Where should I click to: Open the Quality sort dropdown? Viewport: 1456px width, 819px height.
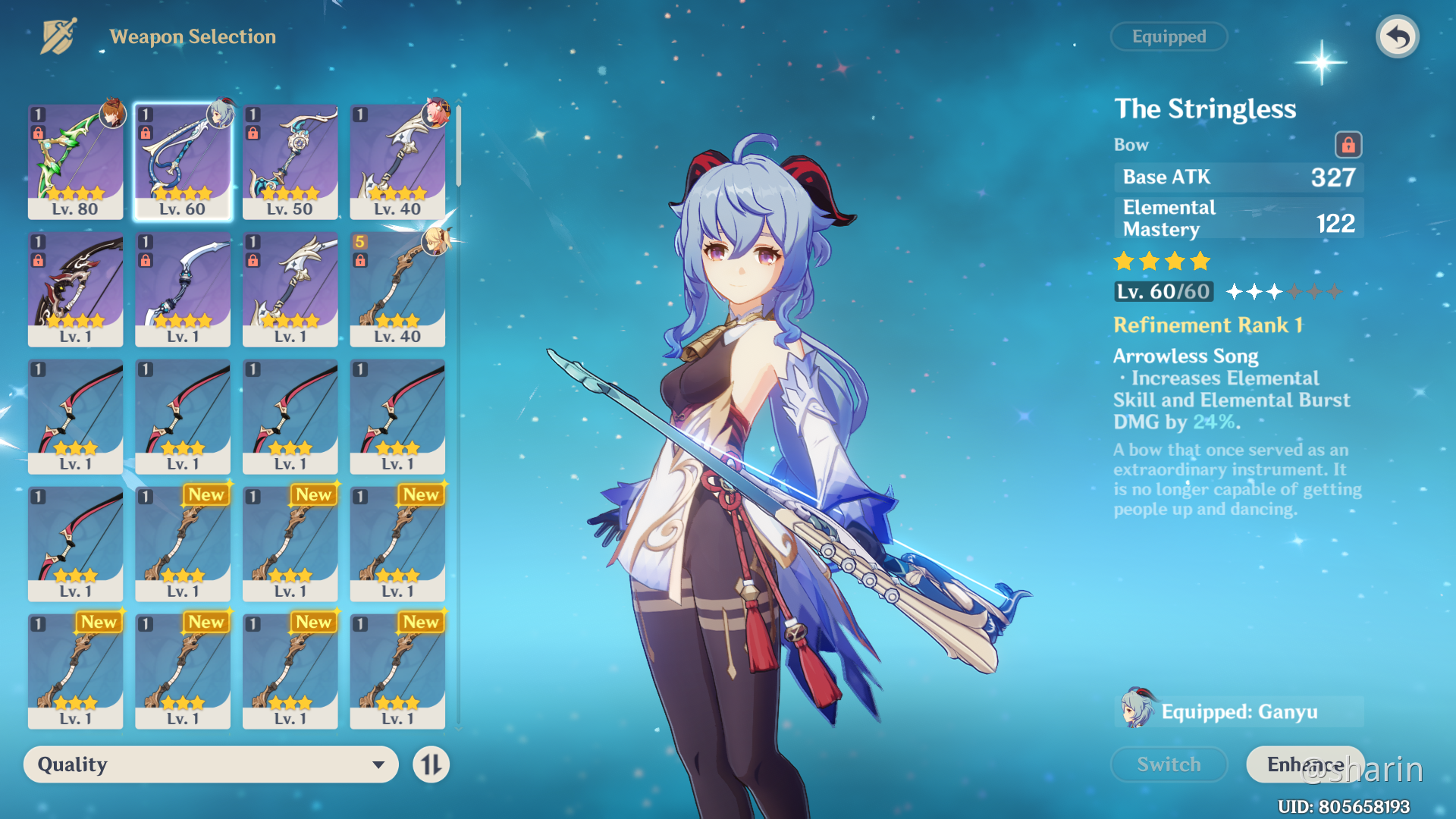pyautogui.click(x=211, y=764)
